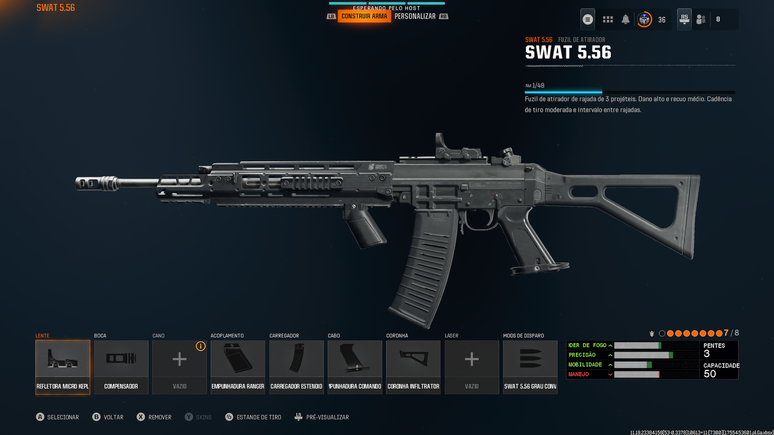
Task: Add an attachment to the empty Laser slot
Action: click(471, 366)
